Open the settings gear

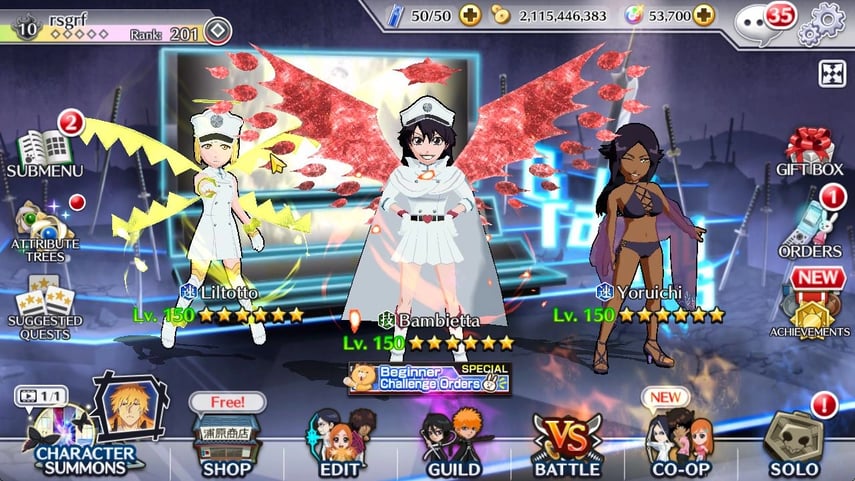tap(828, 18)
